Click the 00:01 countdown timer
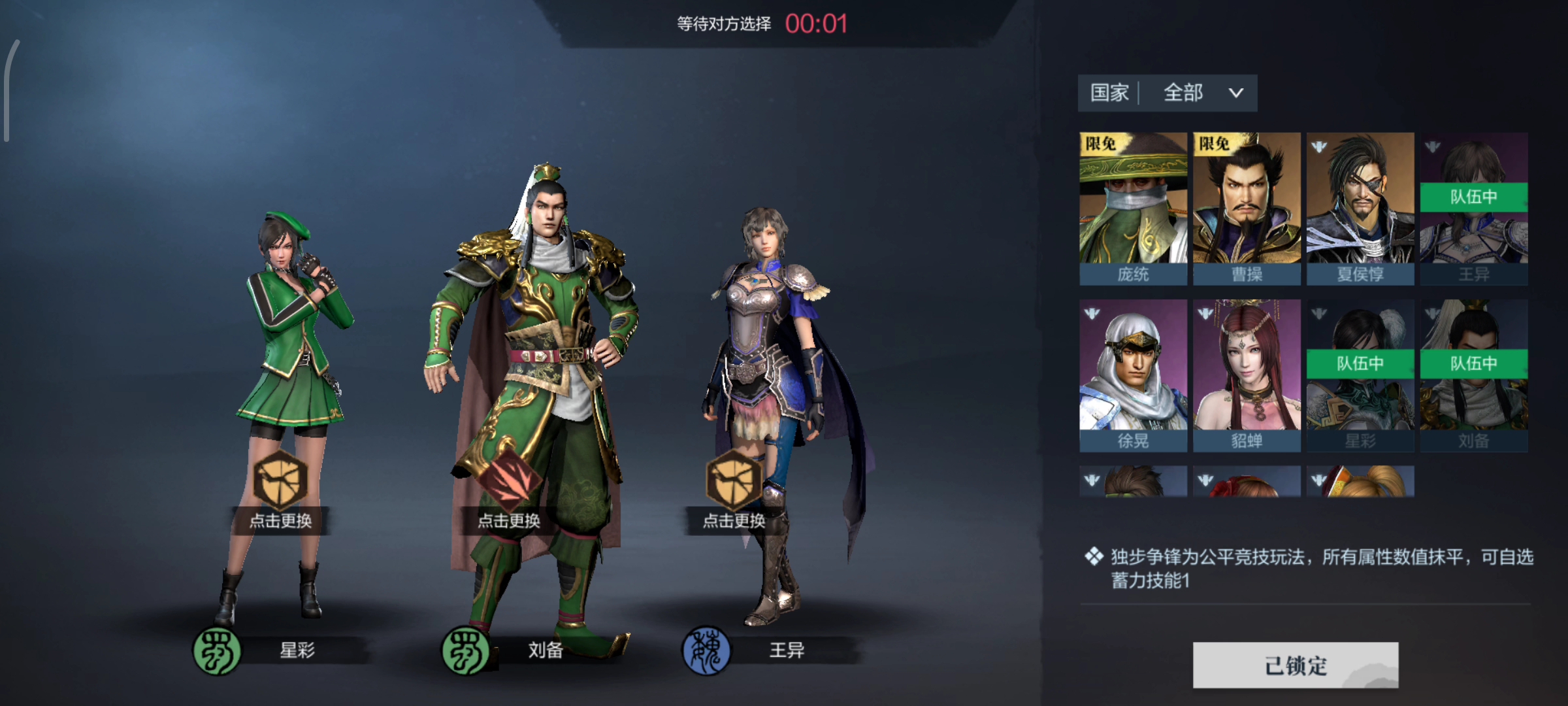1568x706 pixels. (806, 24)
